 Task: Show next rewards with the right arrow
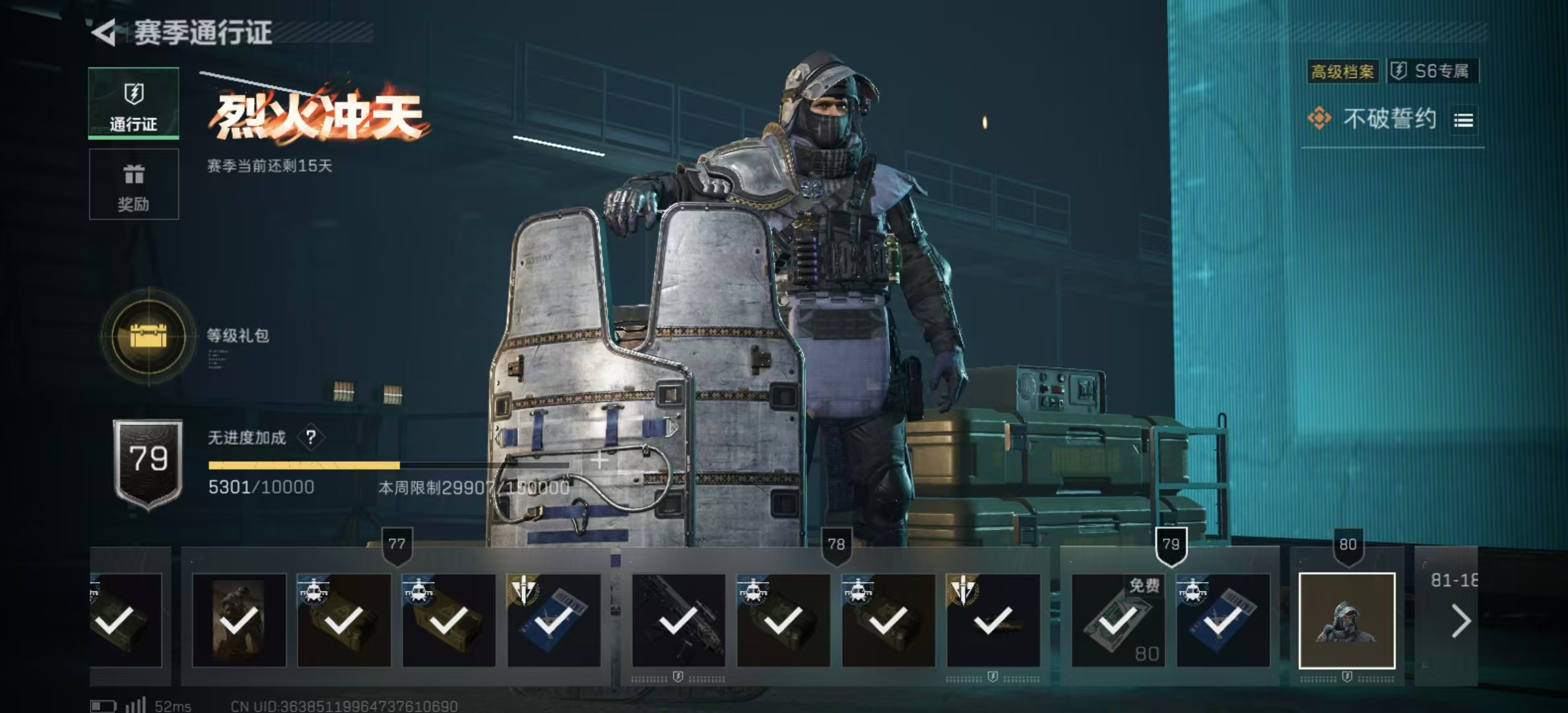(1460, 621)
